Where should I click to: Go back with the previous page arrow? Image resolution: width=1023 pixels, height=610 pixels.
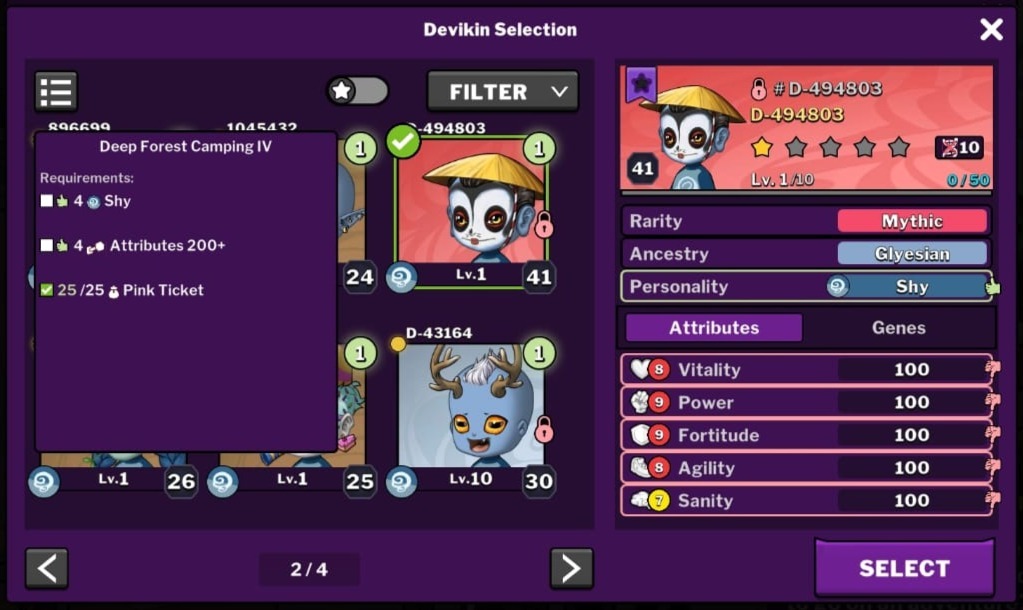pos(47,568)
